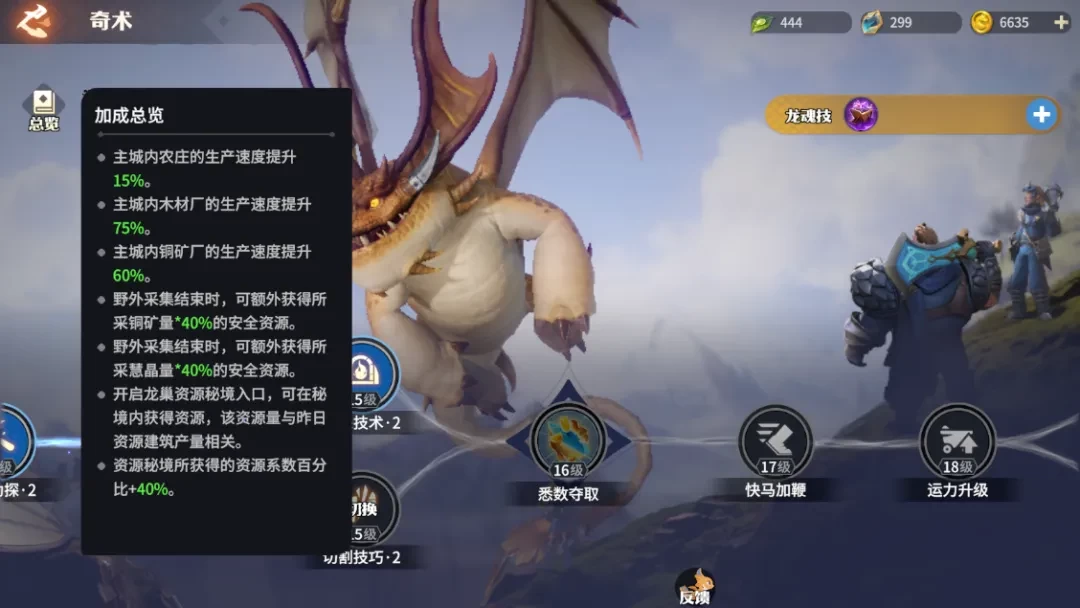Go back using the top-left arrow
The width and height of the screenshot is (1080, 608).
tap(33, 21)
